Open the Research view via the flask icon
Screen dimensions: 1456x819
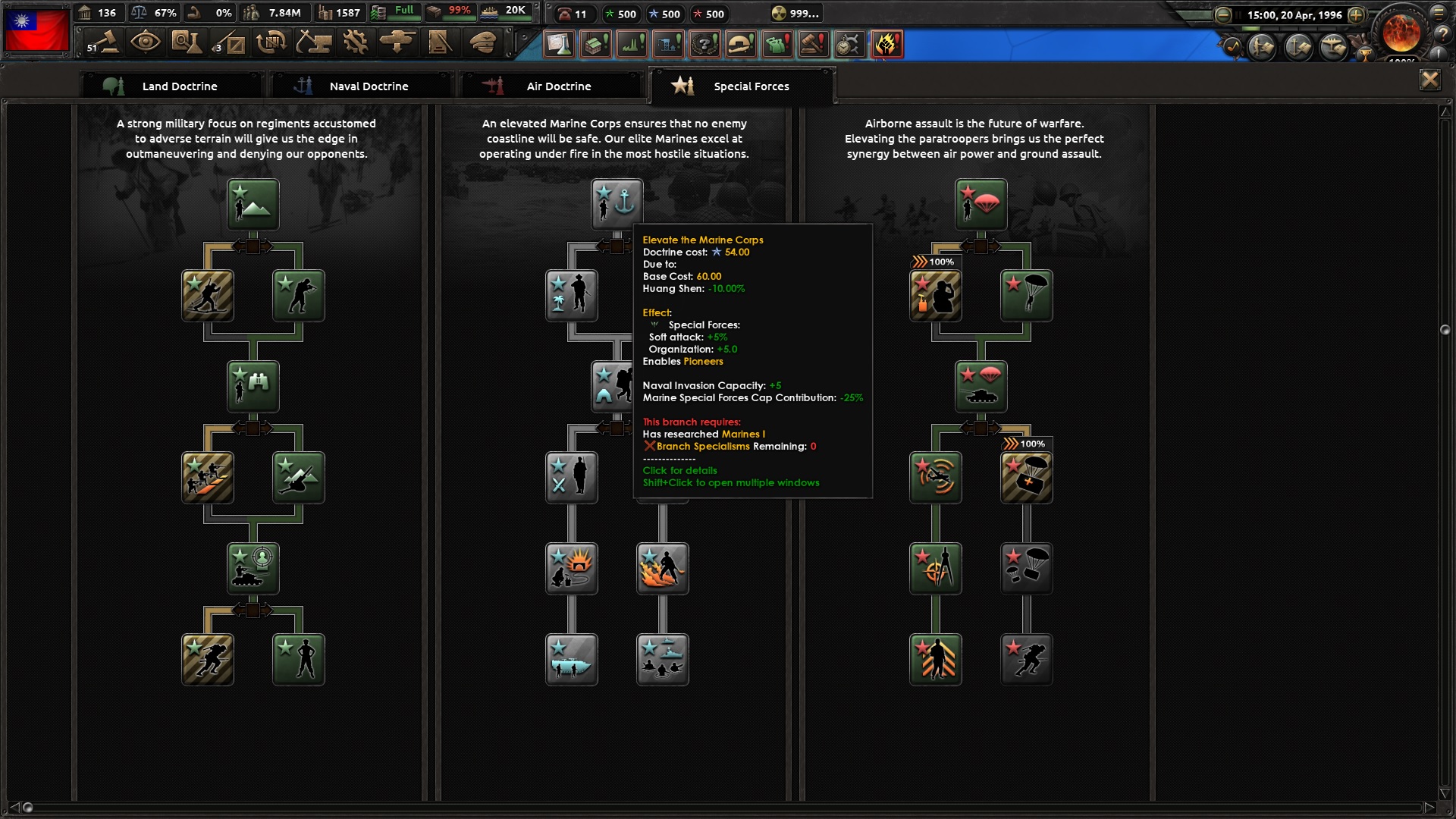[x=187, y=42]
